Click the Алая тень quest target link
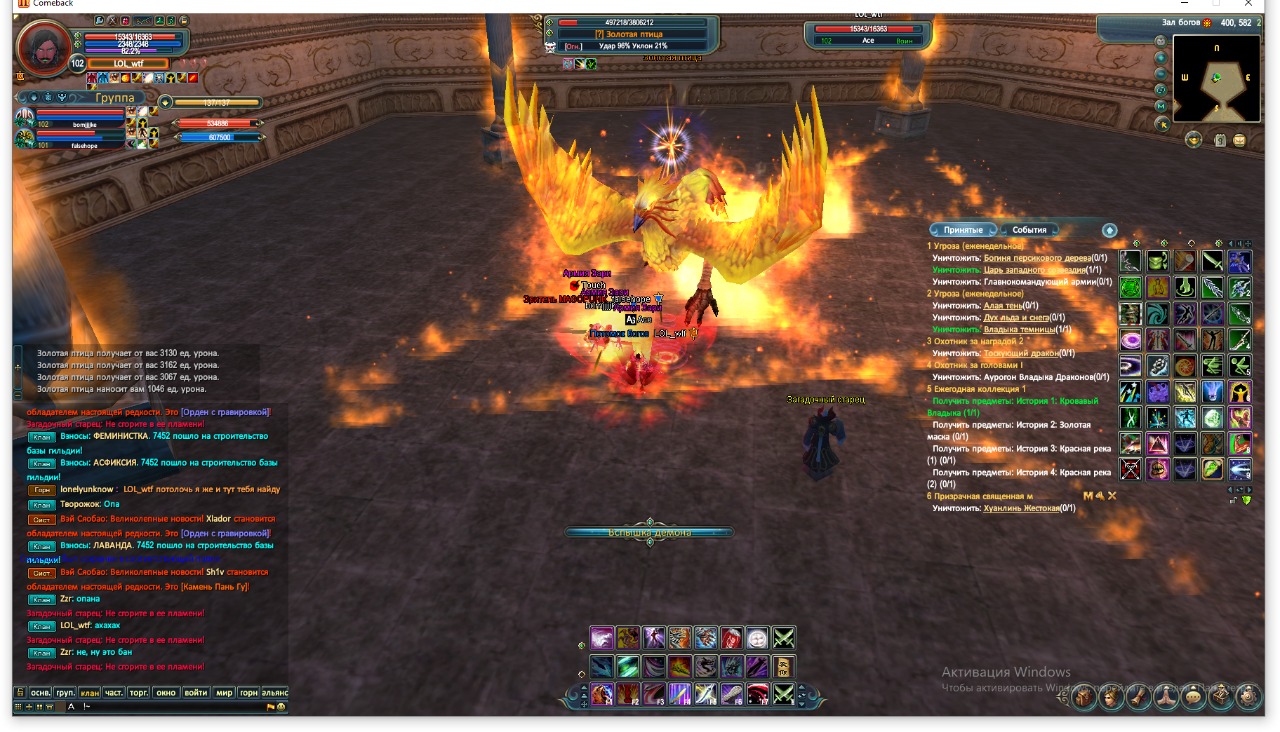Image resolution: width=1280 pixels, height=732 pixels. tap(1003, 306)
